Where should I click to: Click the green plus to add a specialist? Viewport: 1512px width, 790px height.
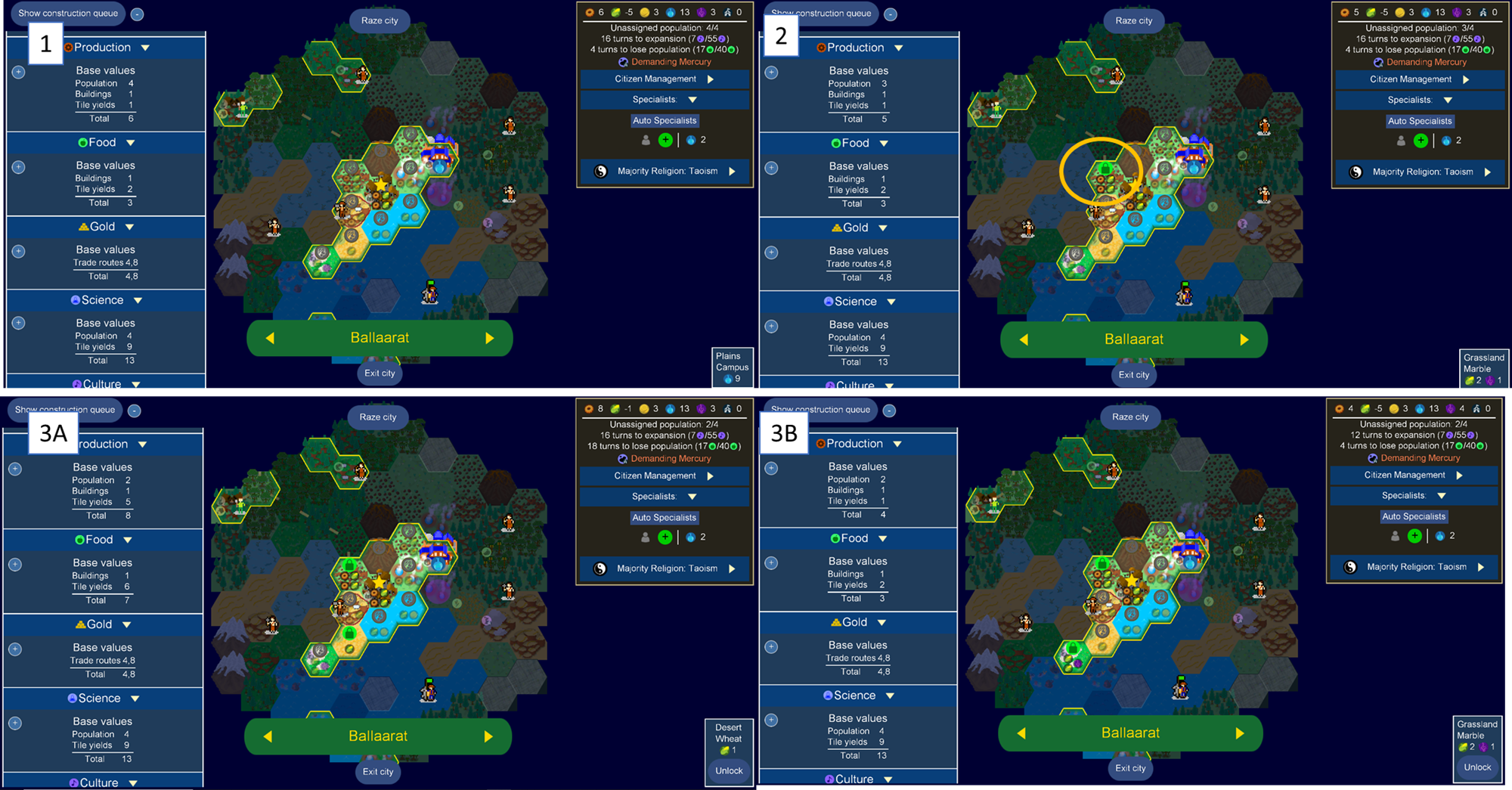665,140
